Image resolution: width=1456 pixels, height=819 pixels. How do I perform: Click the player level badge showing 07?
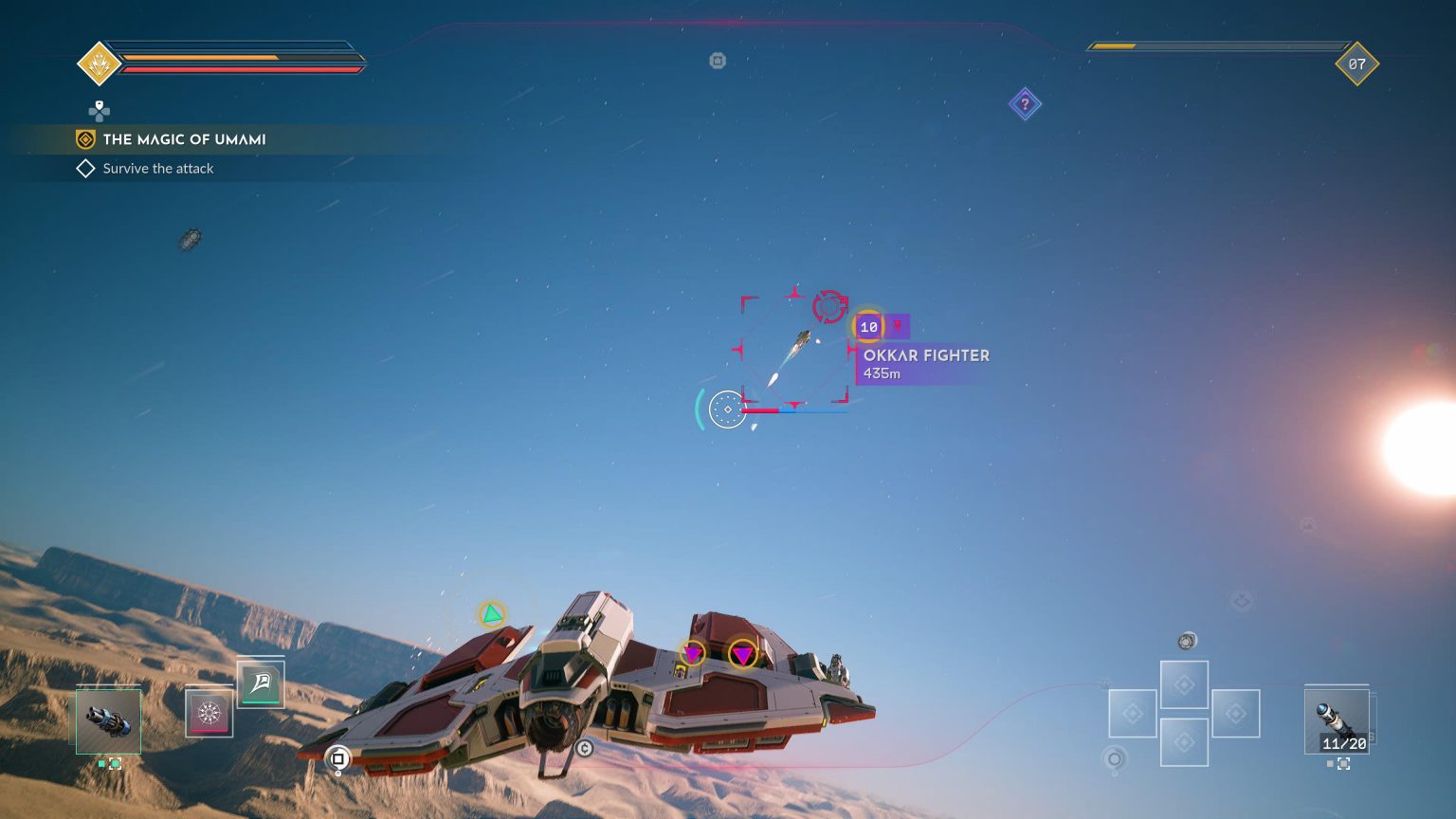(1357, 64)
